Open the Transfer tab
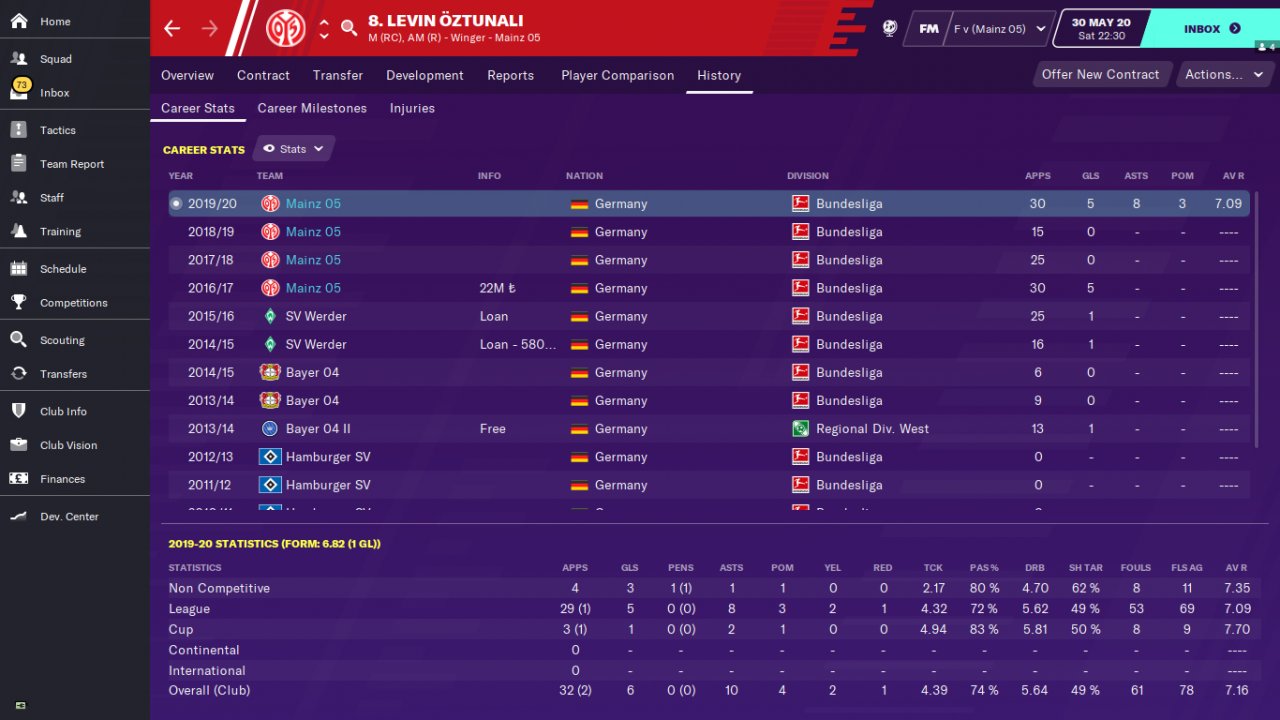The height and width of the screenshot is (720, 1280). point(337,75)
